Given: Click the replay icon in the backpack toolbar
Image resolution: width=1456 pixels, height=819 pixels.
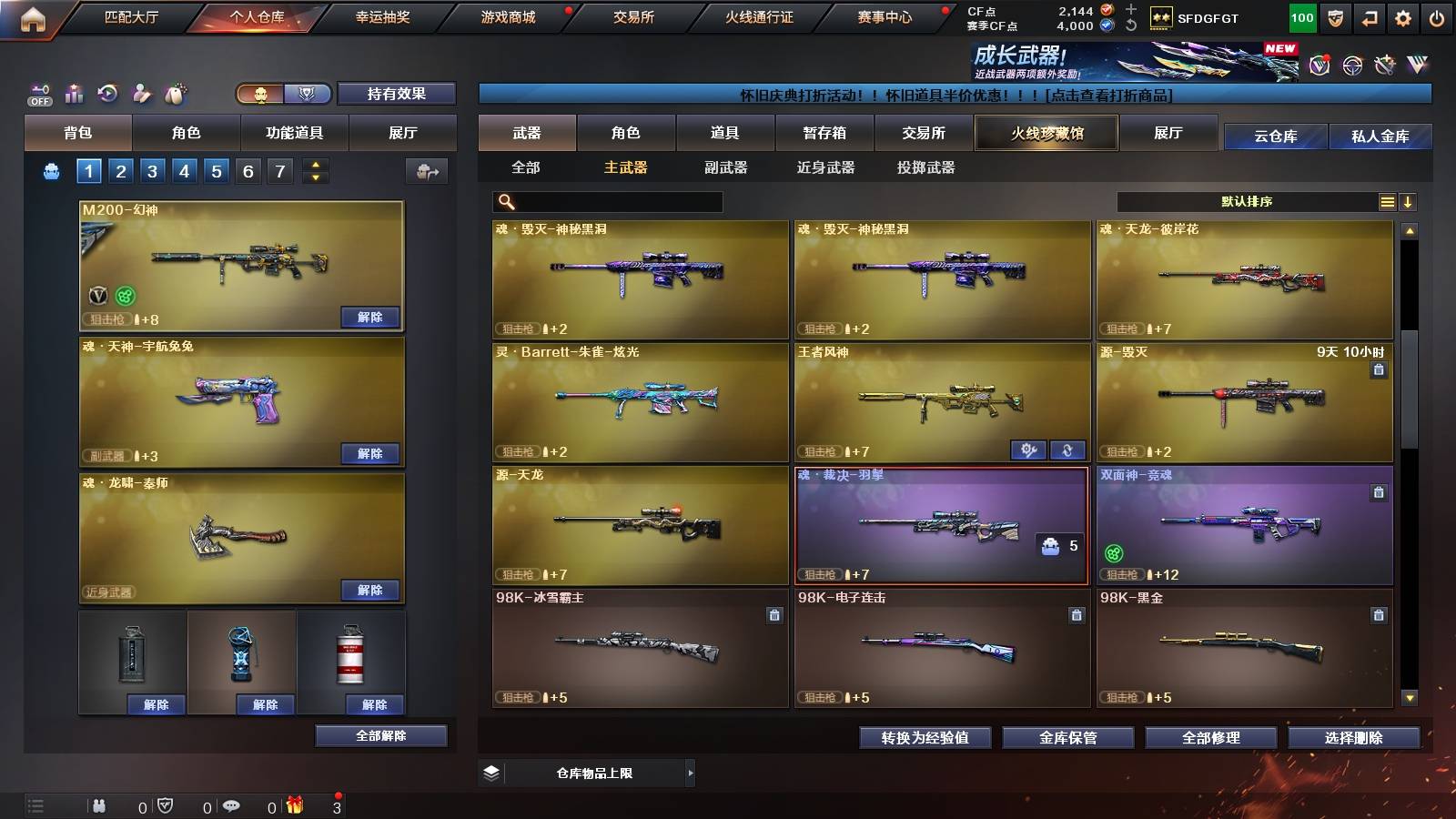Looking at the screenshot, I should click(106, 93).
